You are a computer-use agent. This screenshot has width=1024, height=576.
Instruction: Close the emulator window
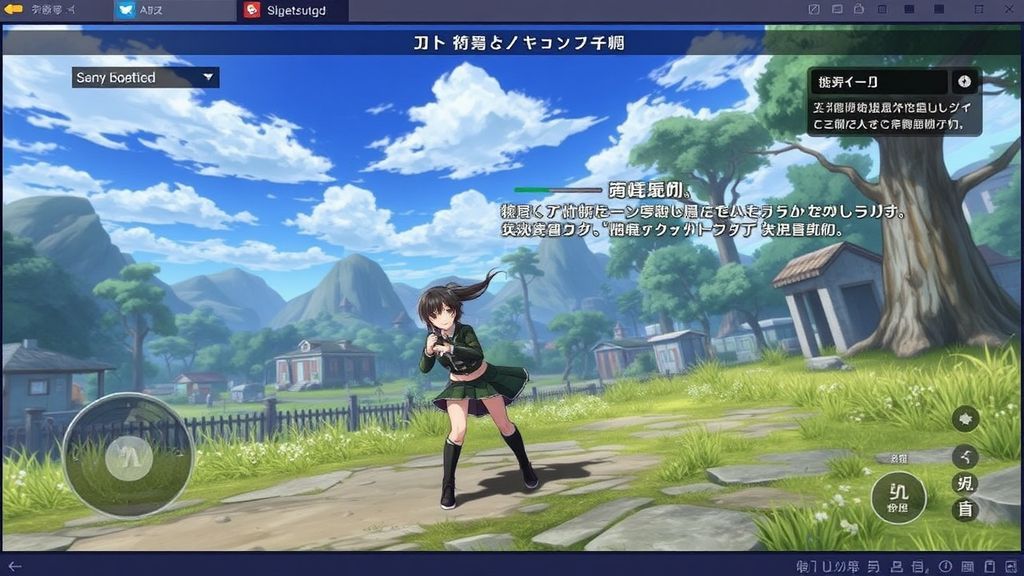(x=1007, y=10)
